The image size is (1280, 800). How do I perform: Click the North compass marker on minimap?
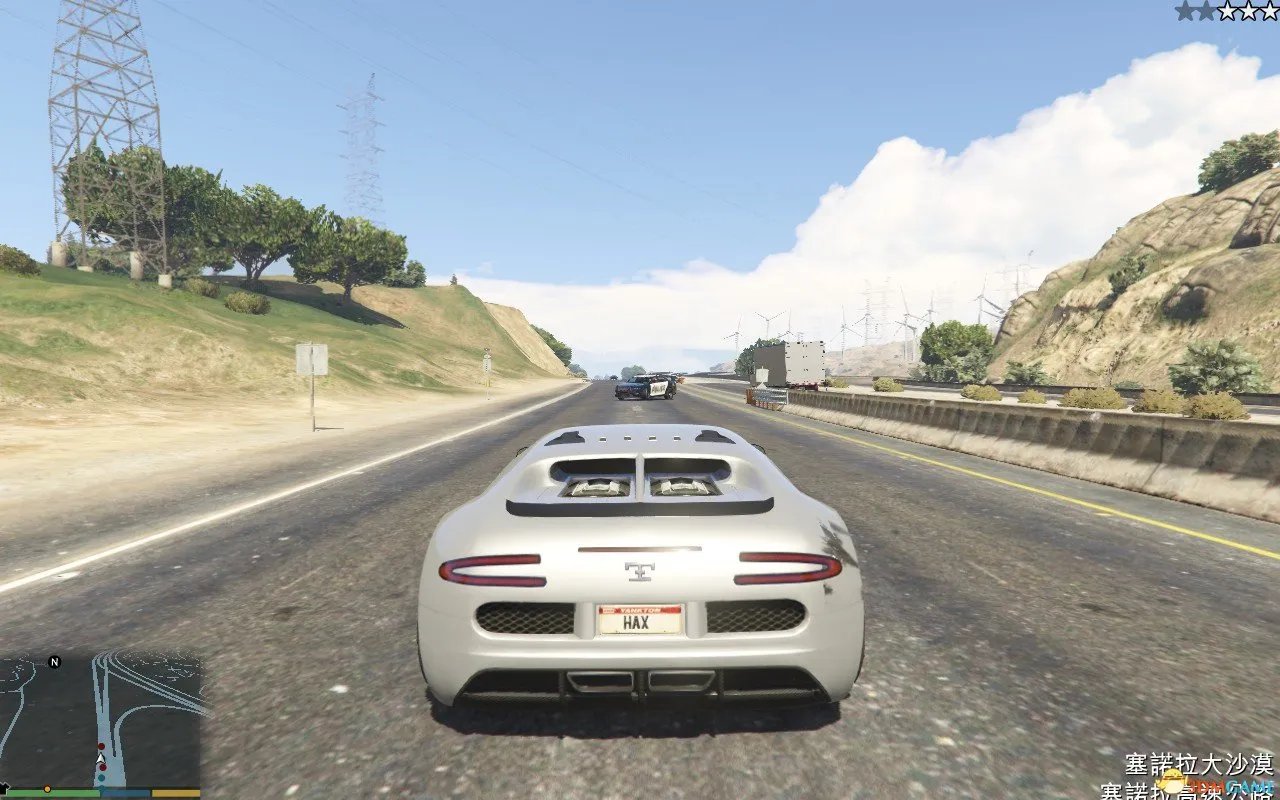click(x=54, y=661)
